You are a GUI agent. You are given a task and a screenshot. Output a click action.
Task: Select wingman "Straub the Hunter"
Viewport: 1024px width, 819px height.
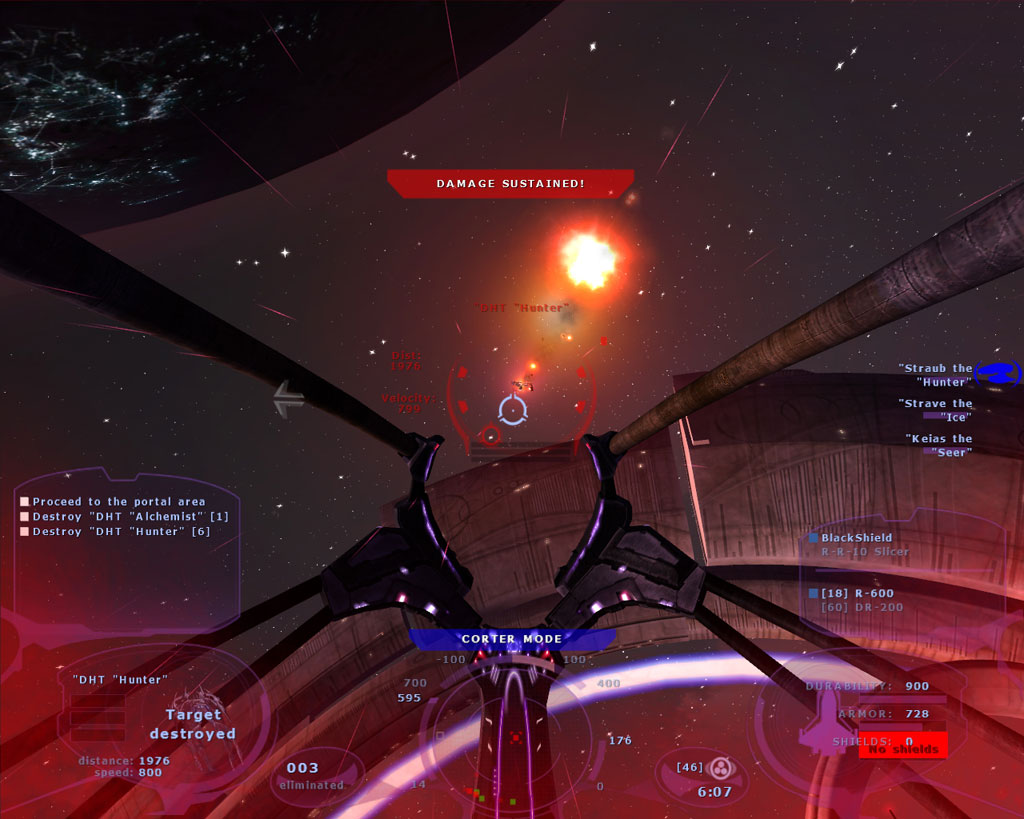(935, 375)
